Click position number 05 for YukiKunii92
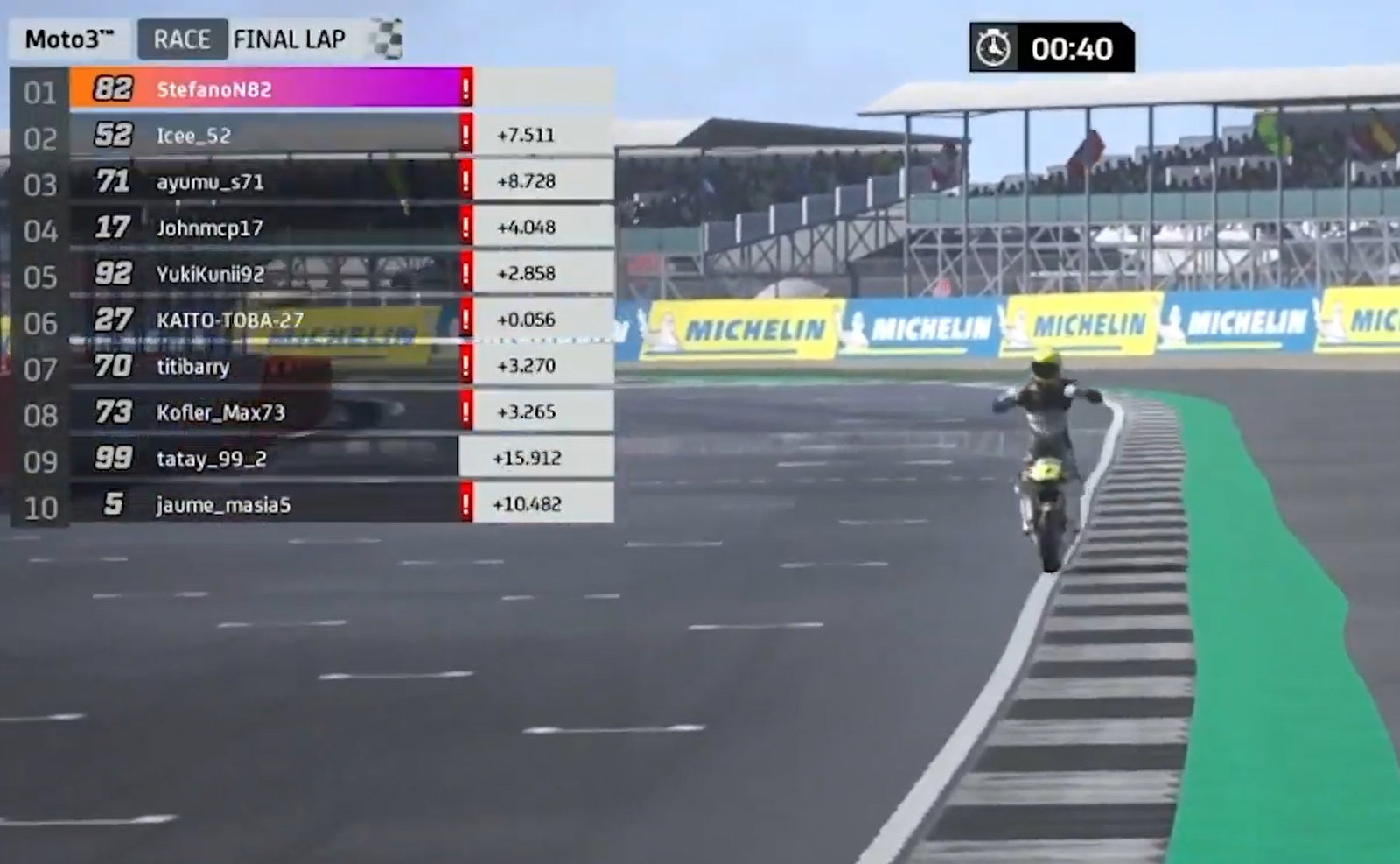The image size is (1400, 864). click(39, 274)
